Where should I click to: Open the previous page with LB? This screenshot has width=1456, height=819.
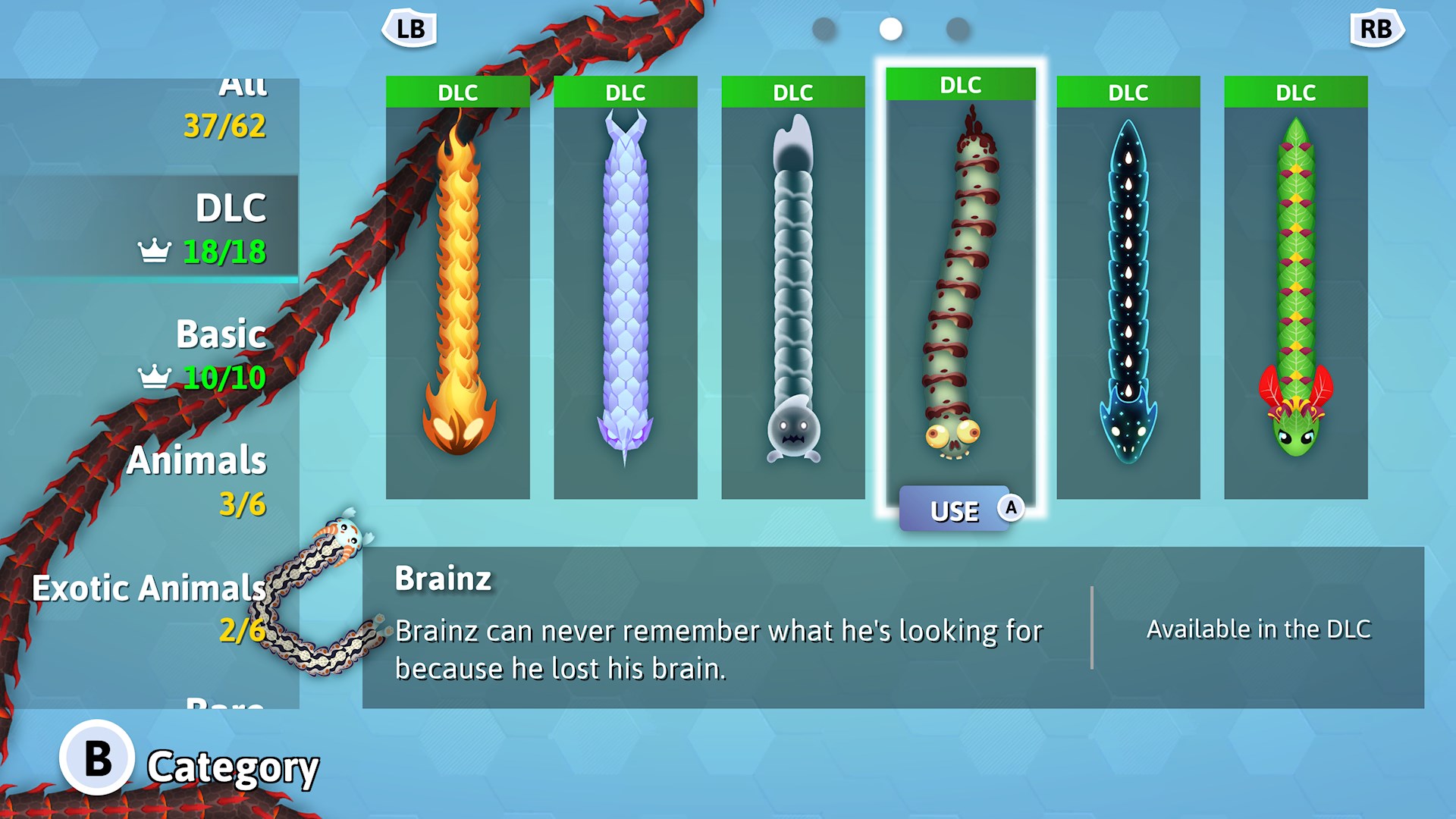tap(409, 29)
